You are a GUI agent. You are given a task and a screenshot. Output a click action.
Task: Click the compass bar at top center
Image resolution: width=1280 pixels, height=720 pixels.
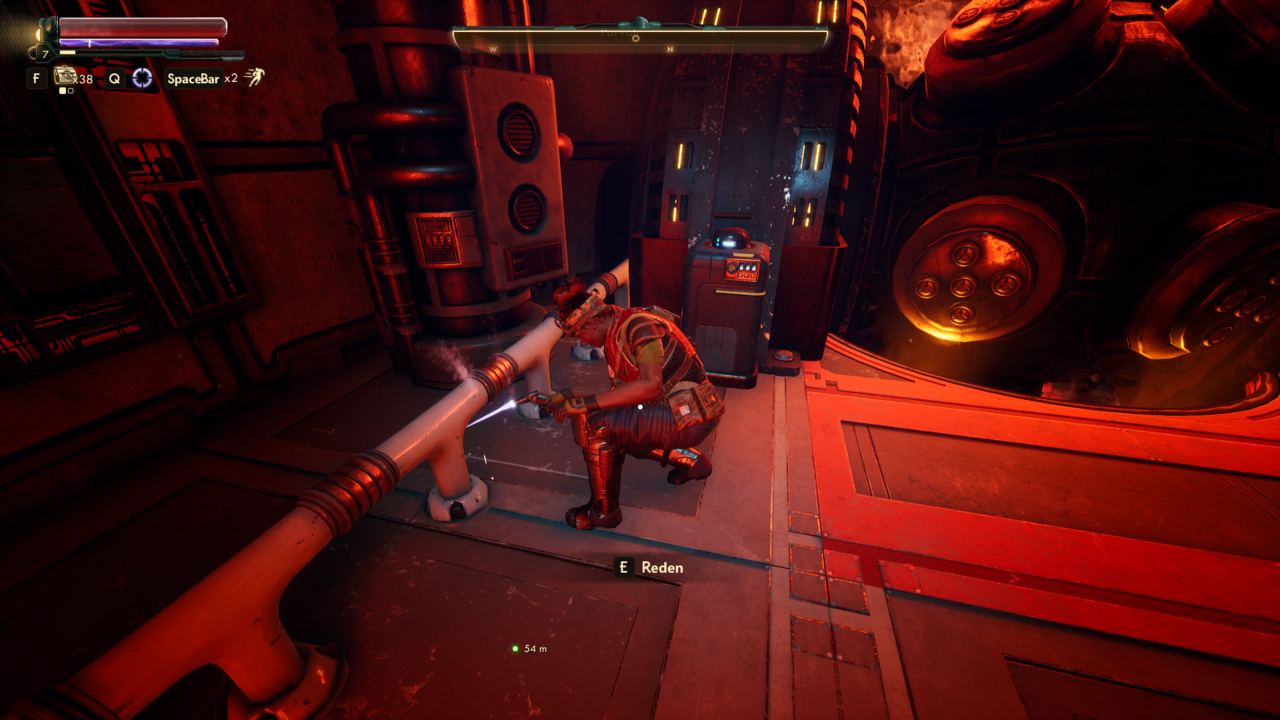click(640, 40)
